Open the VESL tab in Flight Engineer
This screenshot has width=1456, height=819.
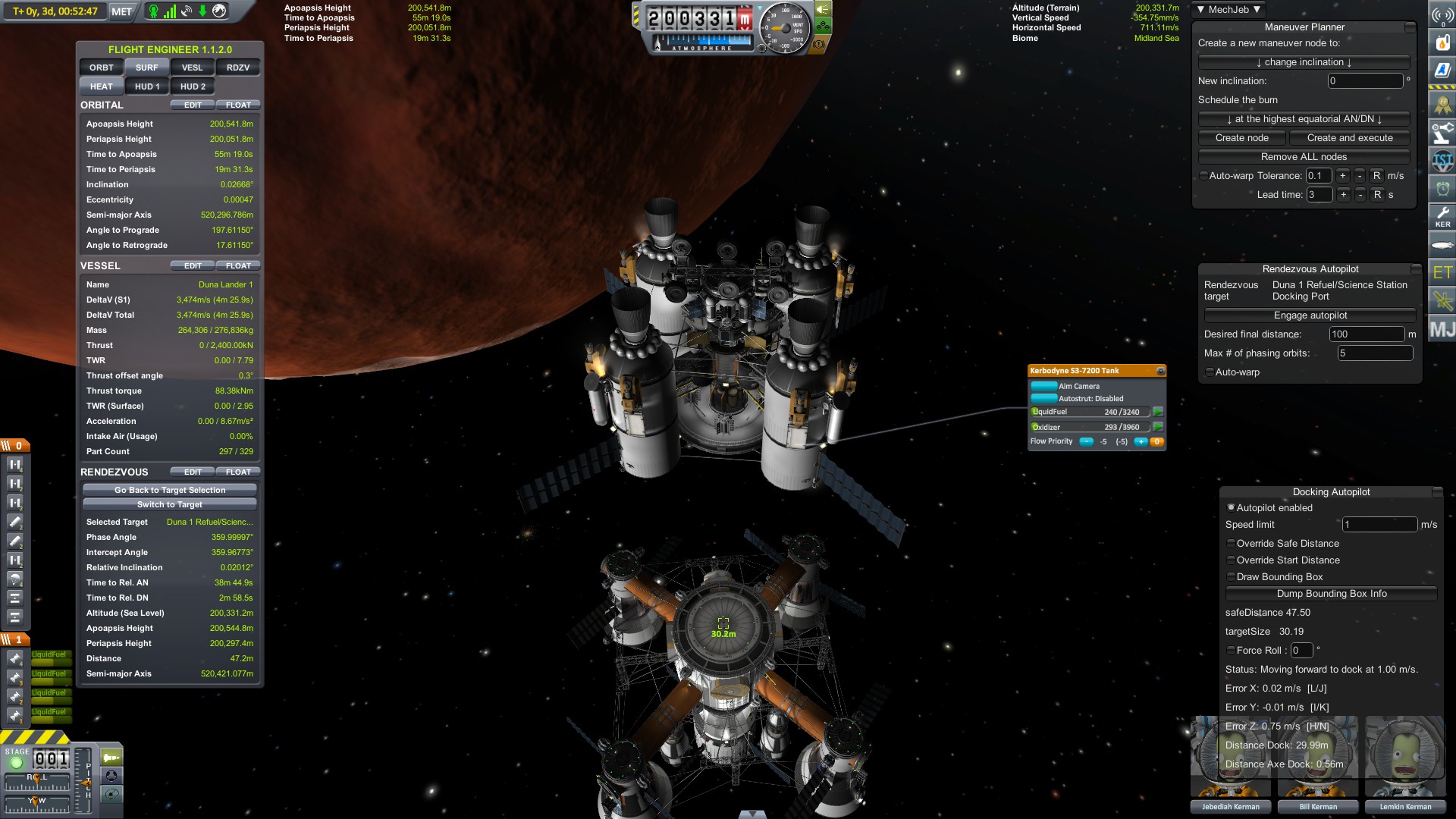[193, 67]
